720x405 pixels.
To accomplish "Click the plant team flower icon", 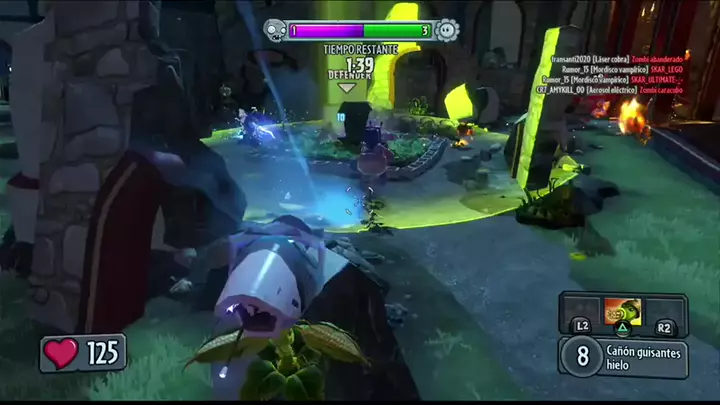I will pyautogui.click(x=447, y=30).
